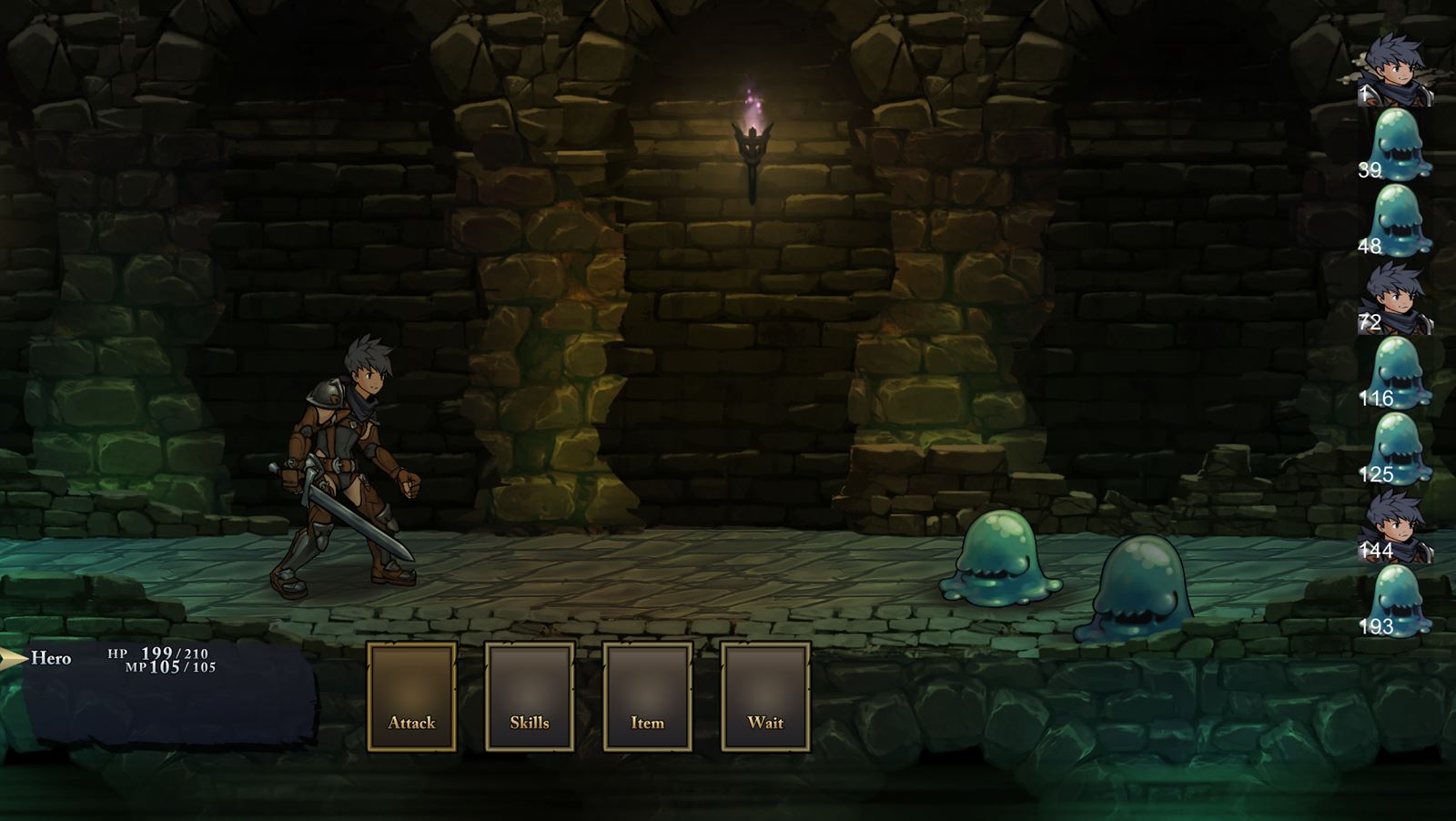Select the slime turn portrait numbered 193
This screenshot has width=1456, height=821.
[1399, 602]
